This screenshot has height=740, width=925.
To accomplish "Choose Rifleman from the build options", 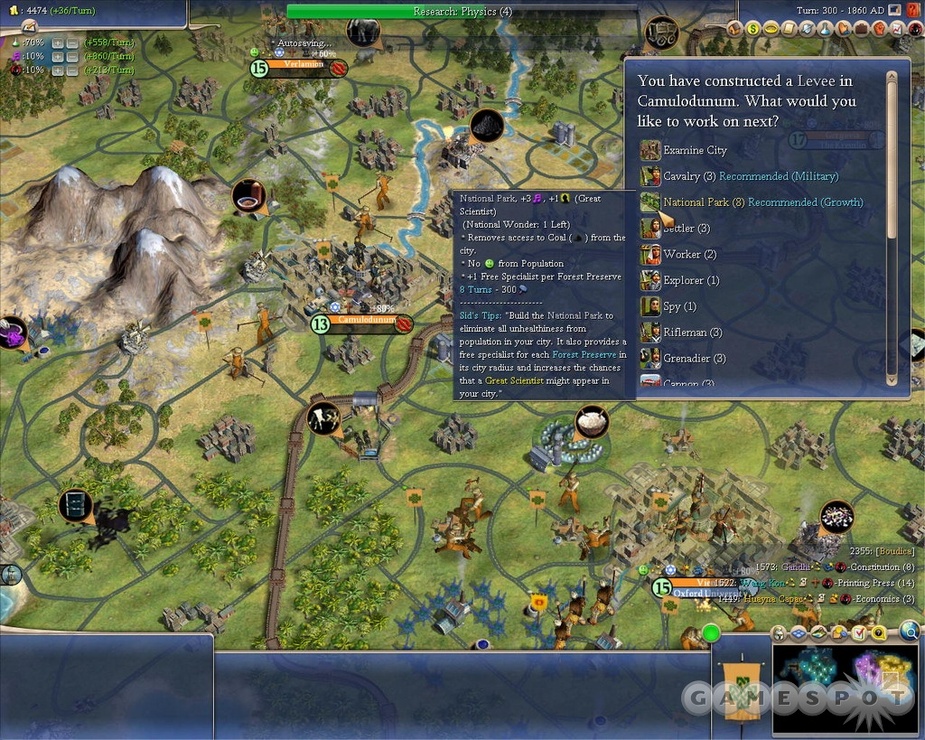I will point(692,332).
